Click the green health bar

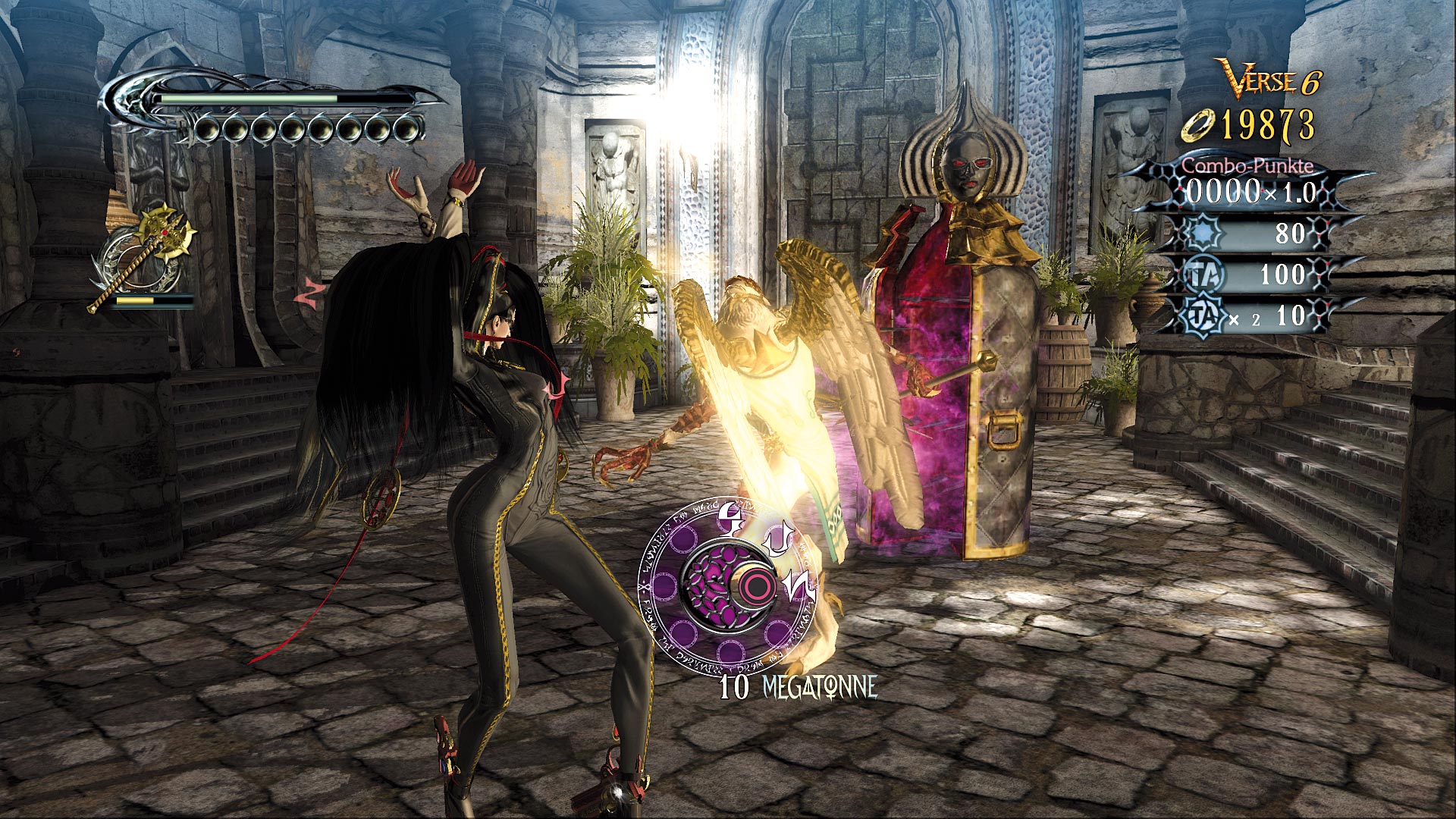pos(250,97)
